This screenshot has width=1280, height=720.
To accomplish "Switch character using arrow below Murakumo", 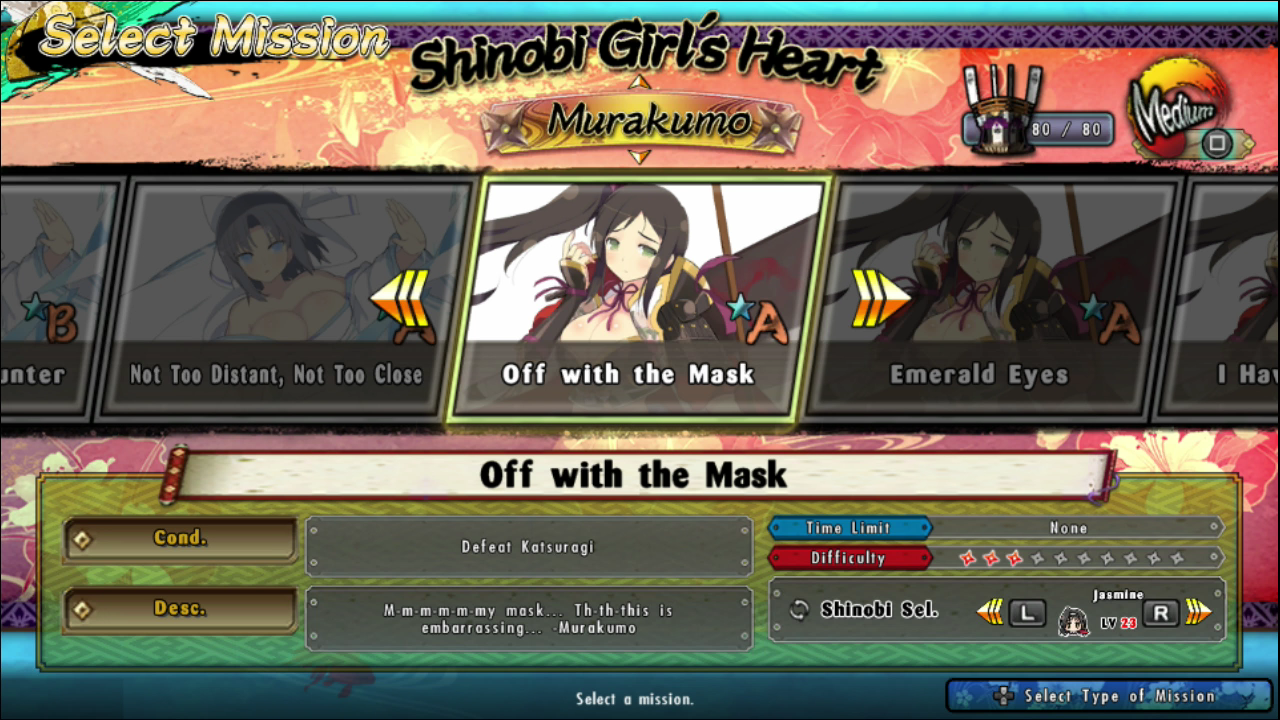I will 640,156.
